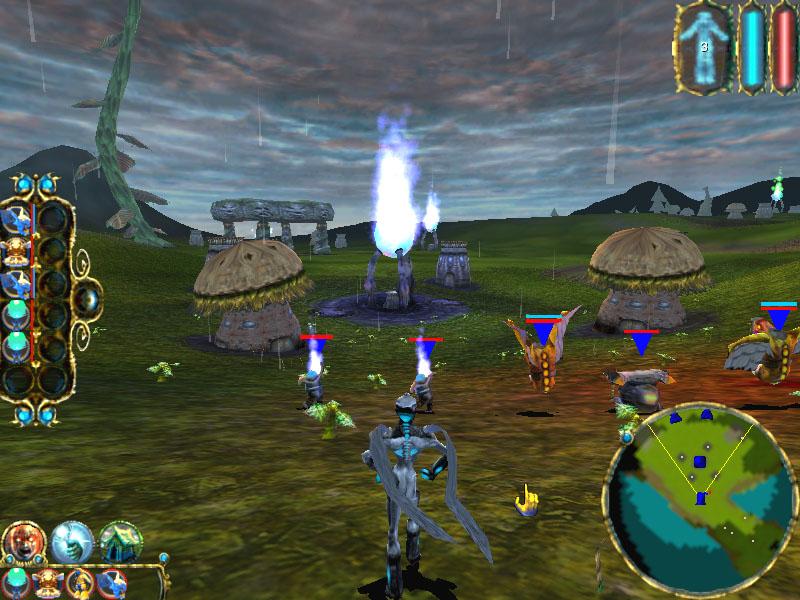Viewport: 800px width, 600px height.
Task: Select the golden creature in the side squad panel
Action: [x=17, y=250]
